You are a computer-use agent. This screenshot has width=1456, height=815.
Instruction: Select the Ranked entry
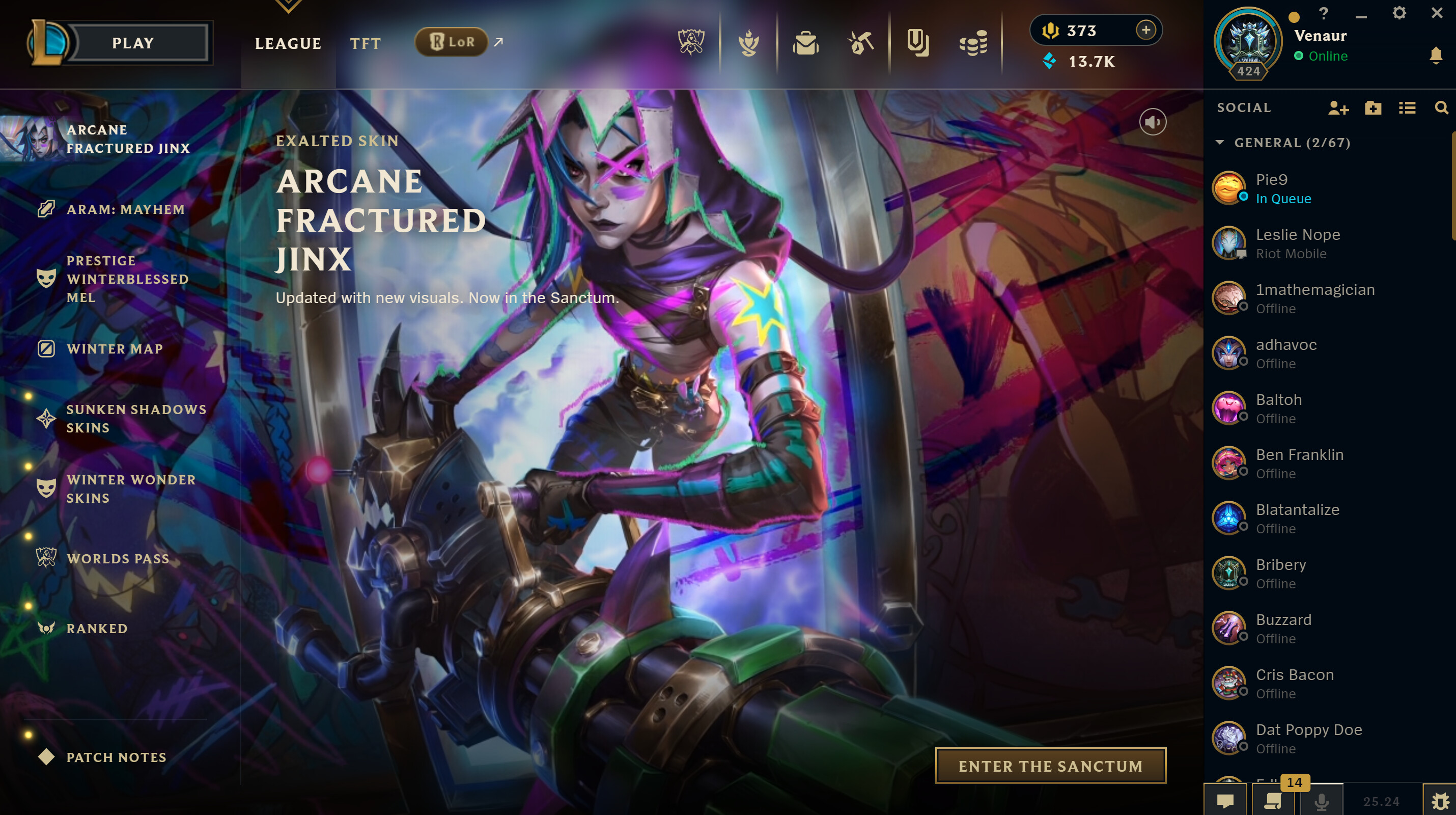tap(97, 629)
